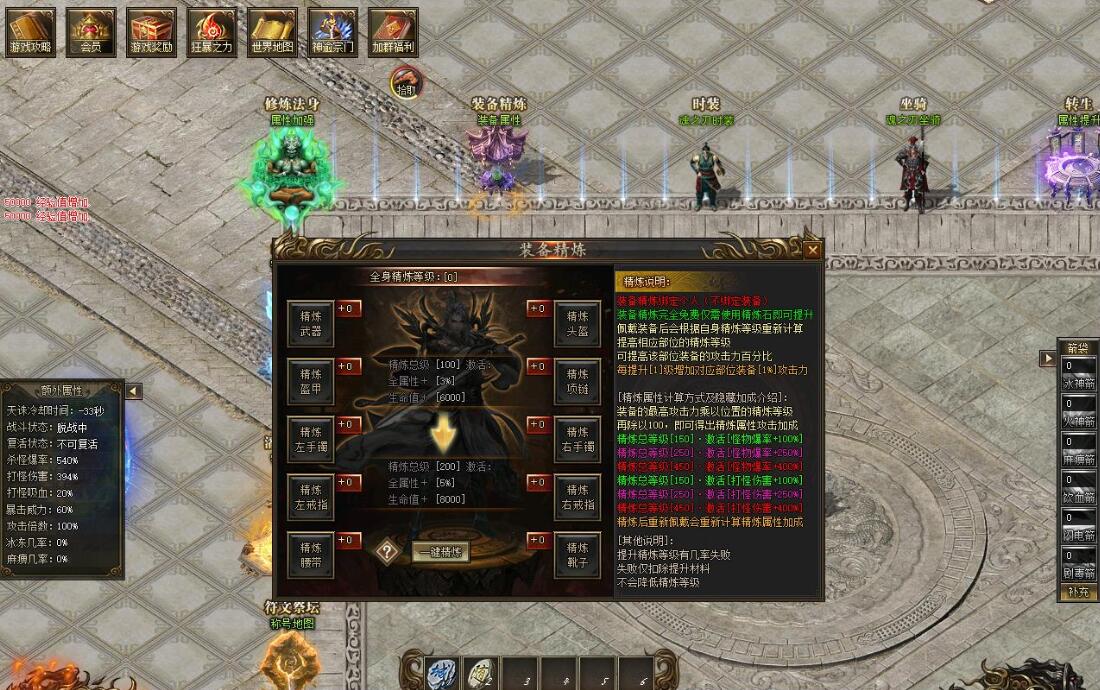Viewport: 1100px width, 690px height.
Task: Collapse the 额外属性 extra attributes panel arrow
Action: [133, 391]
